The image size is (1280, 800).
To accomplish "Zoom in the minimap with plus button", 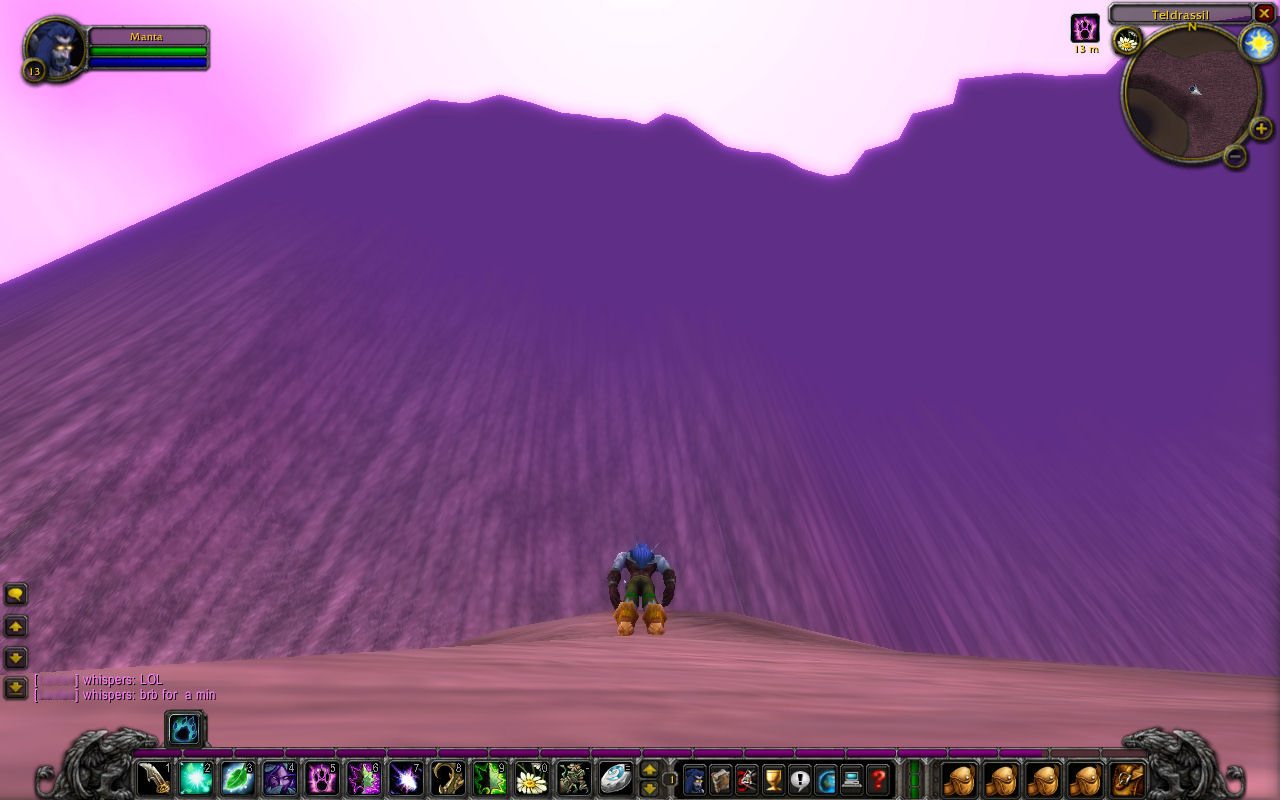I will pos(1261,128).
